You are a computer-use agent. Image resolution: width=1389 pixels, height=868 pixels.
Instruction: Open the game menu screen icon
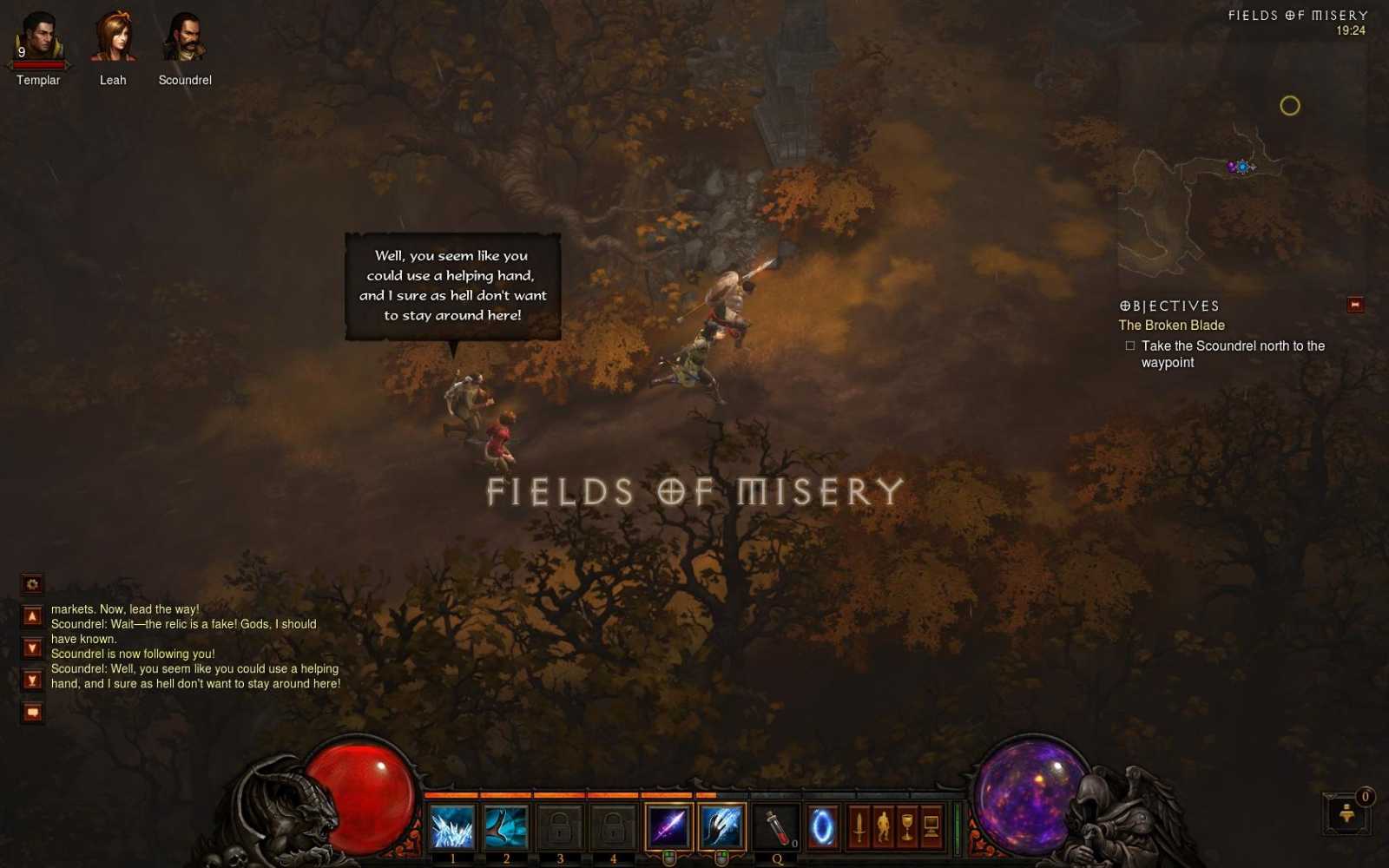[930, 826]
